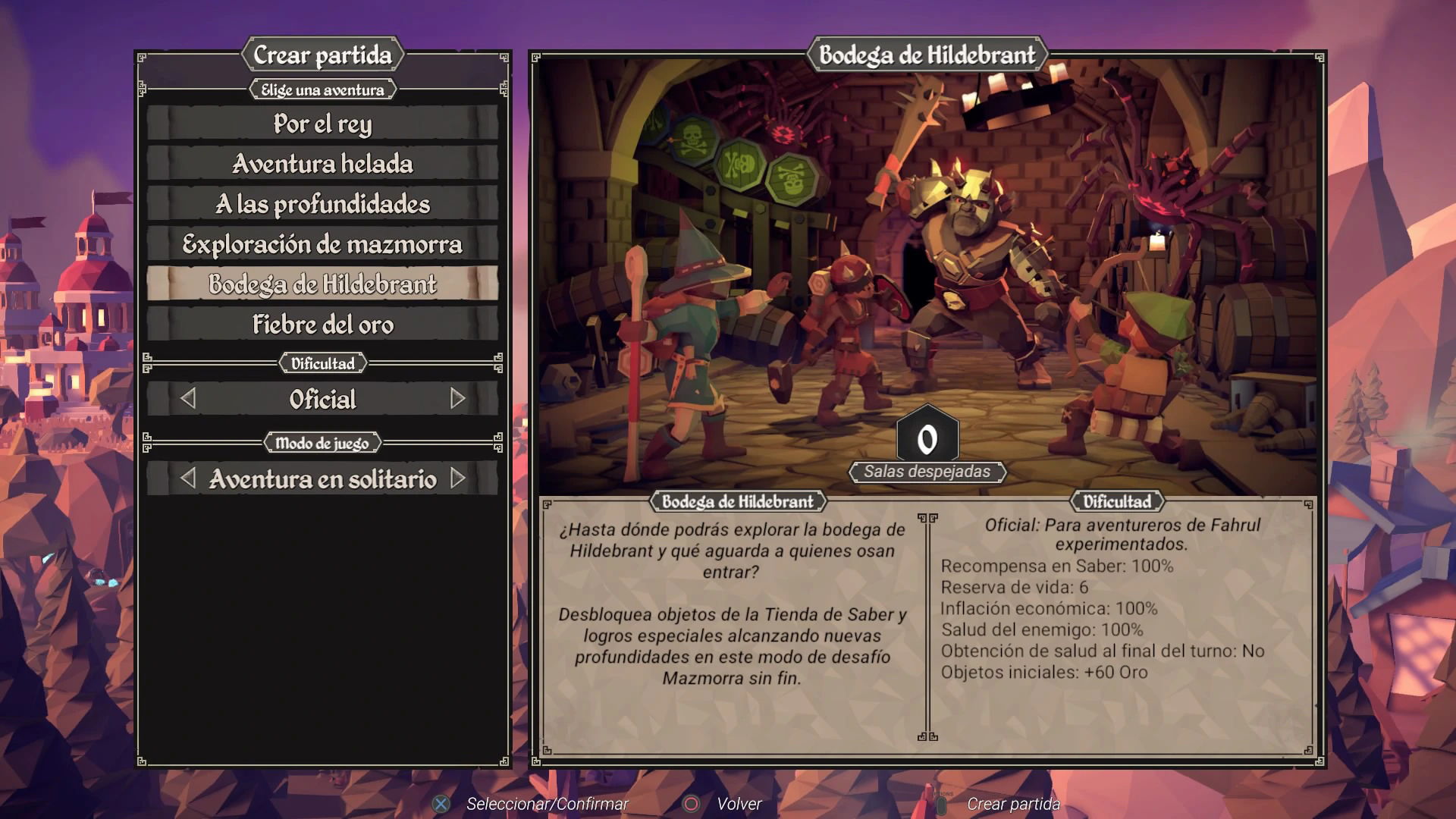Click the right arrow beside 'Oficial' difficulty
The image size is (1456, 819).
coord(457,399)
